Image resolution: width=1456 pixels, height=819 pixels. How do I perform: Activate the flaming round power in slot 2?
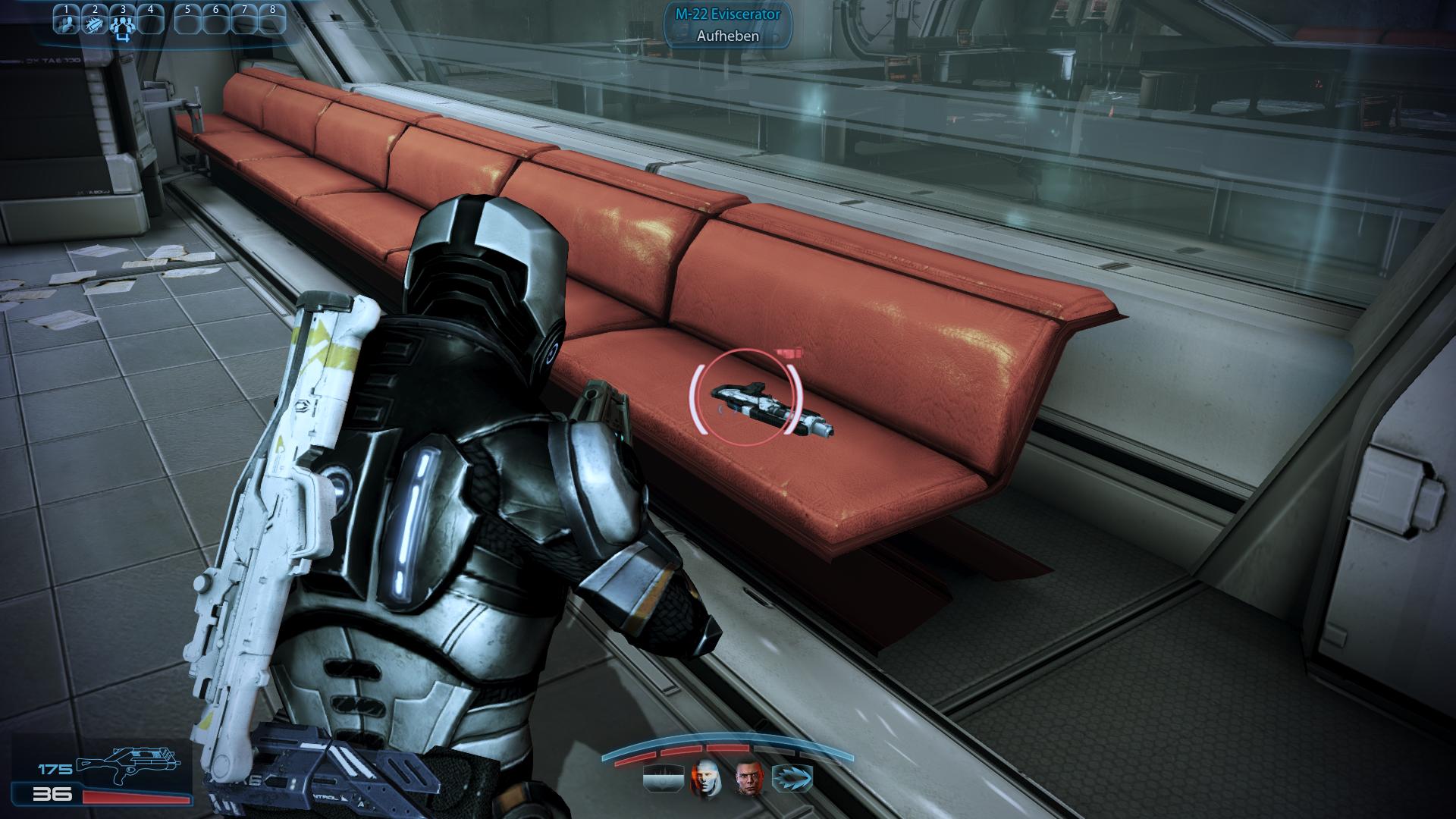coord(94,23)
